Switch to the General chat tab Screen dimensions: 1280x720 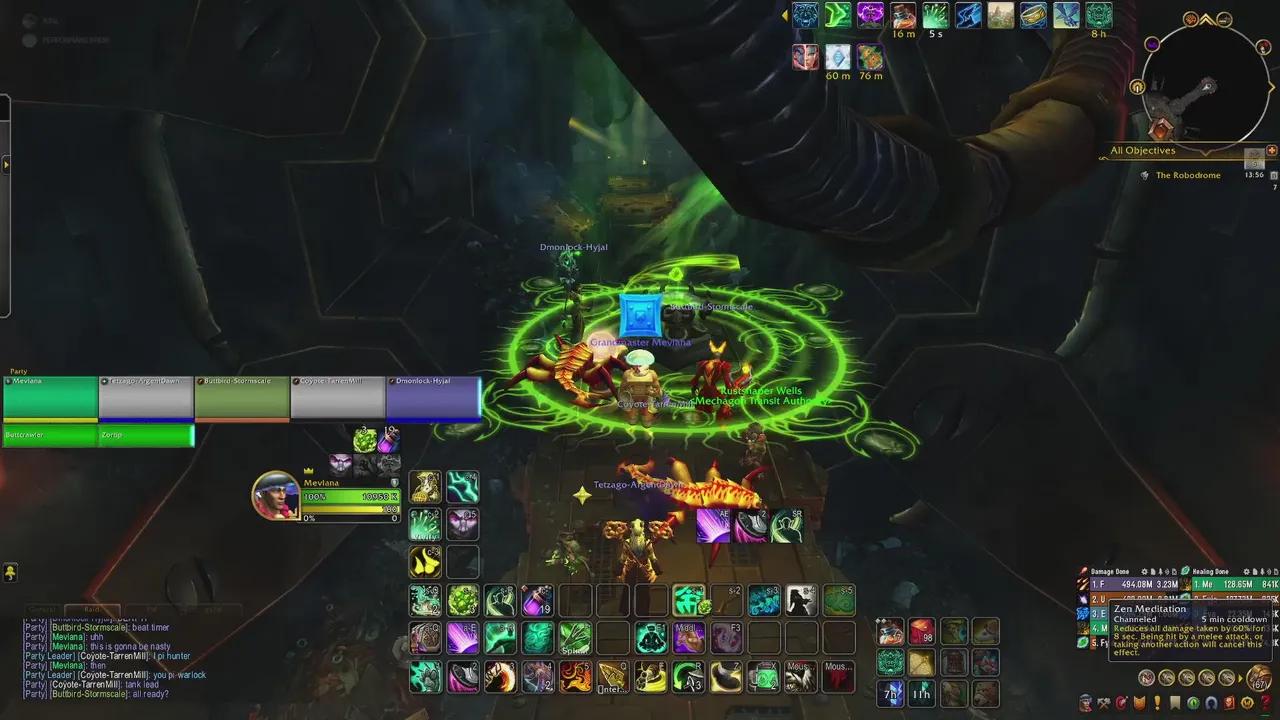click(x=40, y=608)
